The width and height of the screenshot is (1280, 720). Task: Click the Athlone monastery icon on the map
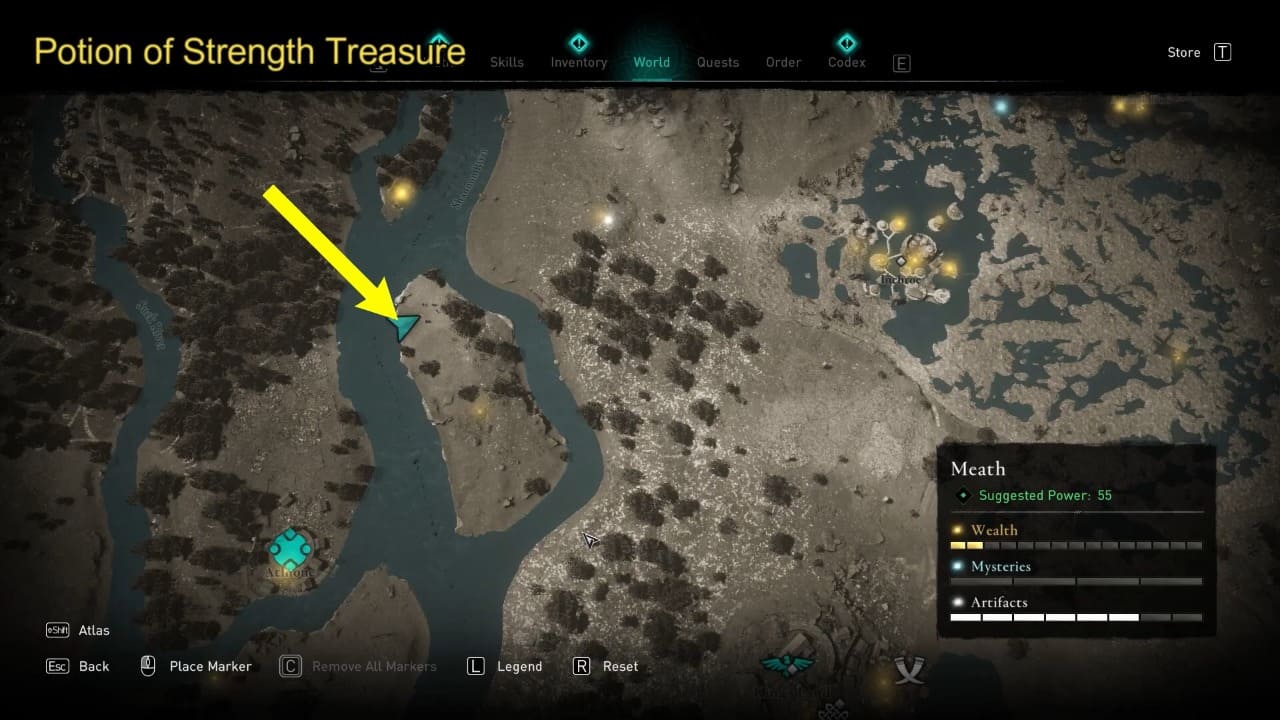click(289, 549)
